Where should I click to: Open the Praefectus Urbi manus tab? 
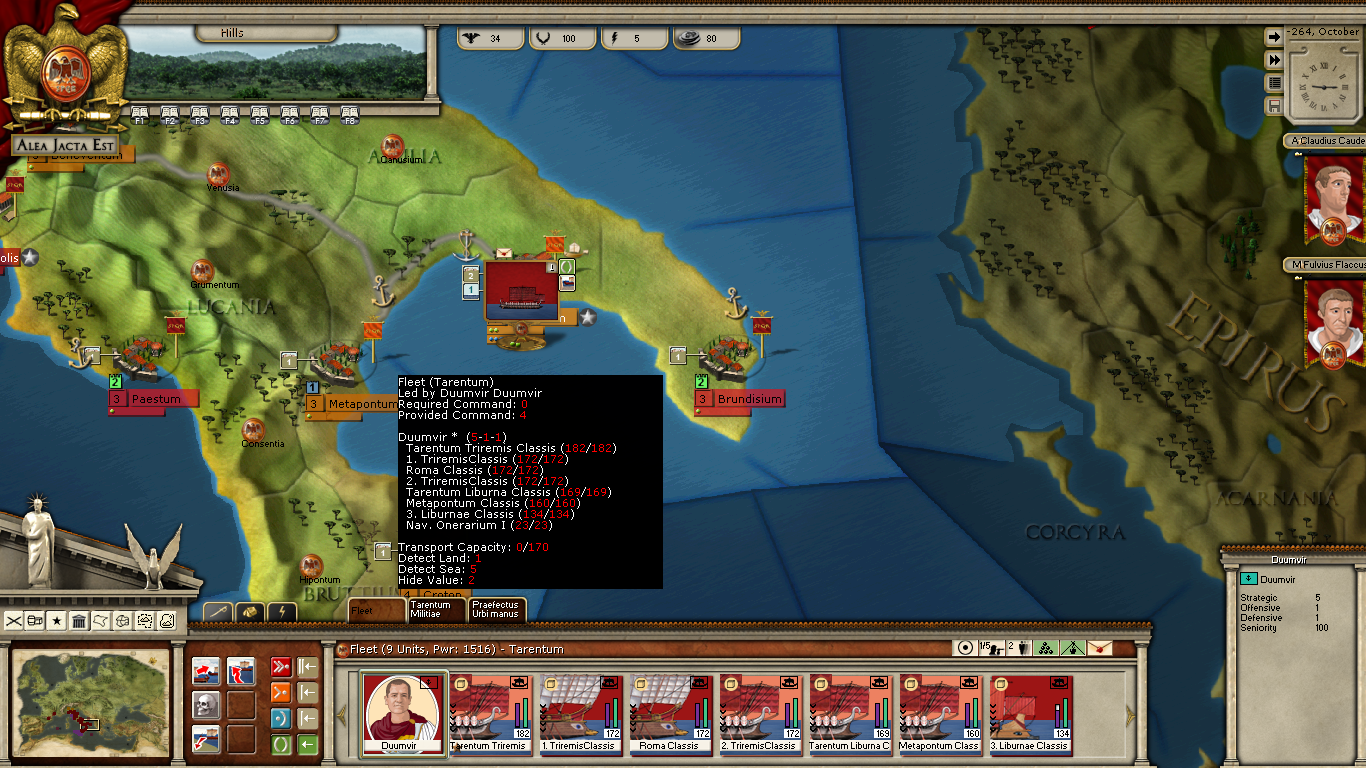coord(496,609)
